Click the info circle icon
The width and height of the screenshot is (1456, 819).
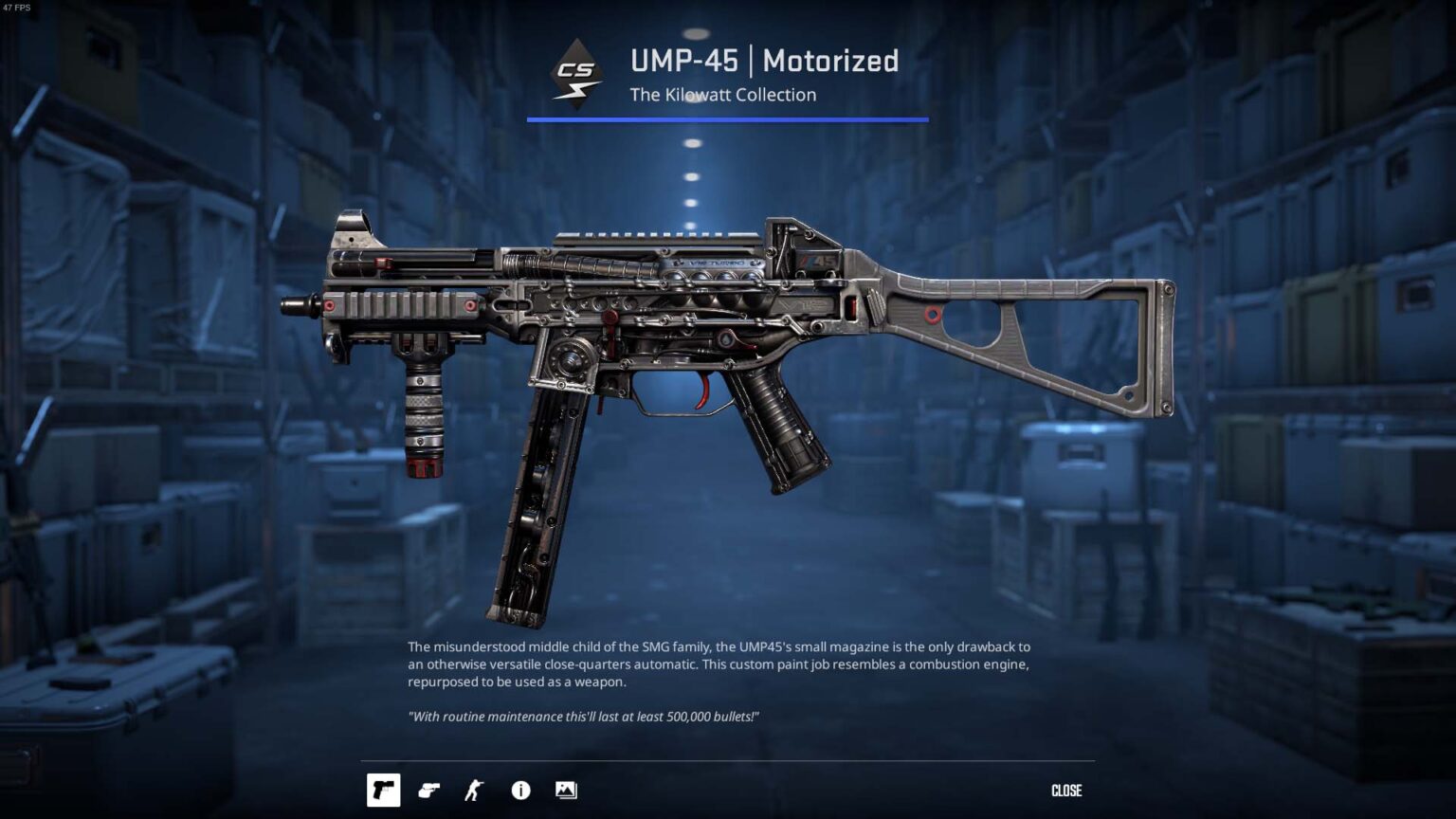click(519, 790)
